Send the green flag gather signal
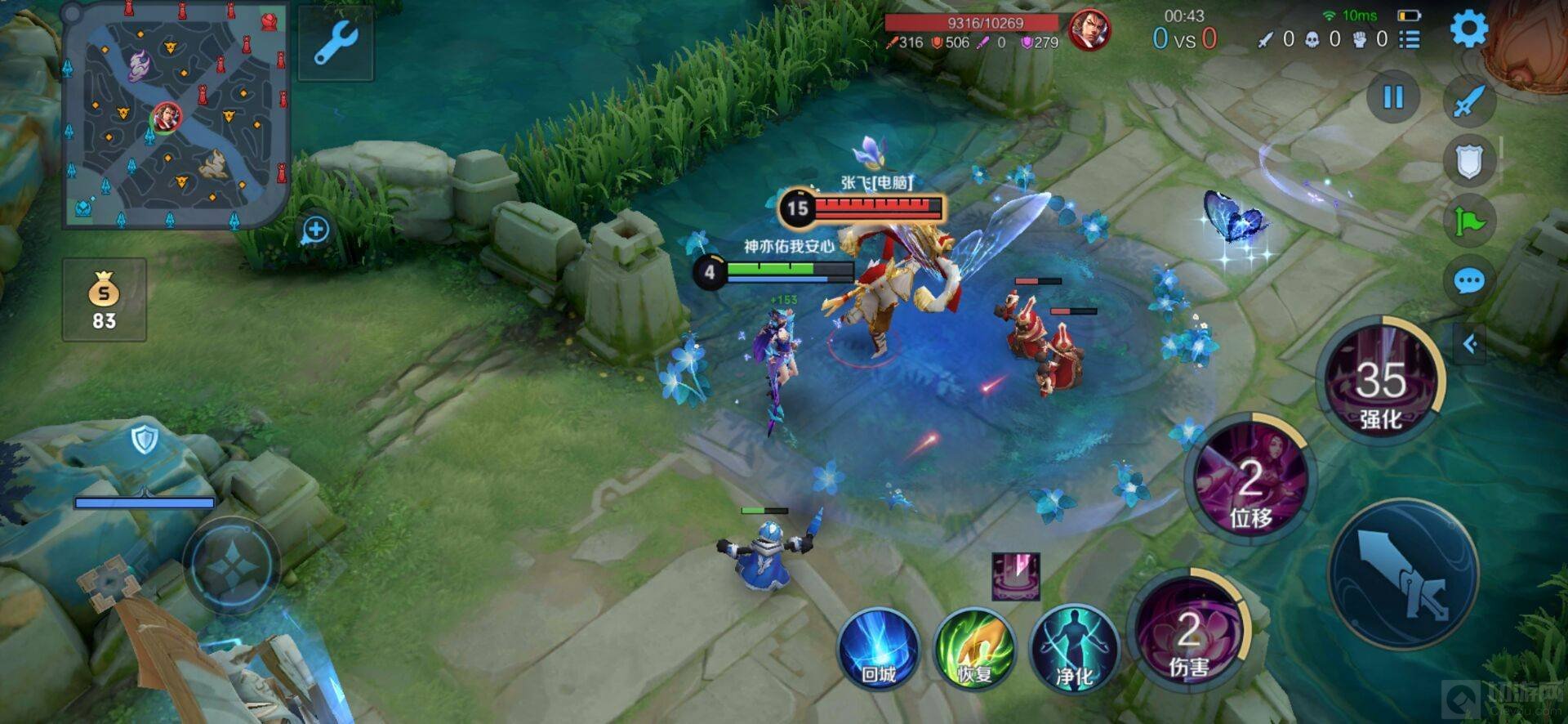Image resolution: width=1568 pixels, height=724 pixels. (x=1468, y=221)
